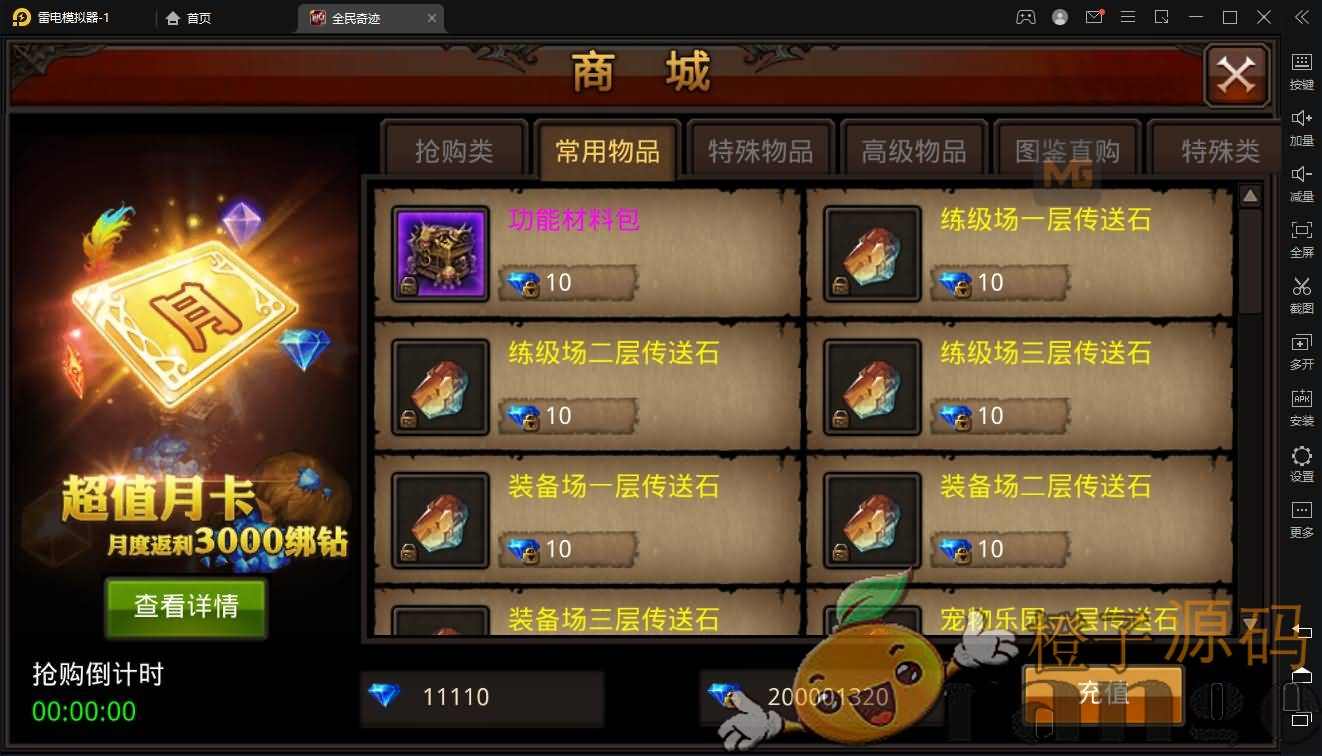
Task: Open the hamburger menu in the titlebar
Action: (x=1128, y=17)
